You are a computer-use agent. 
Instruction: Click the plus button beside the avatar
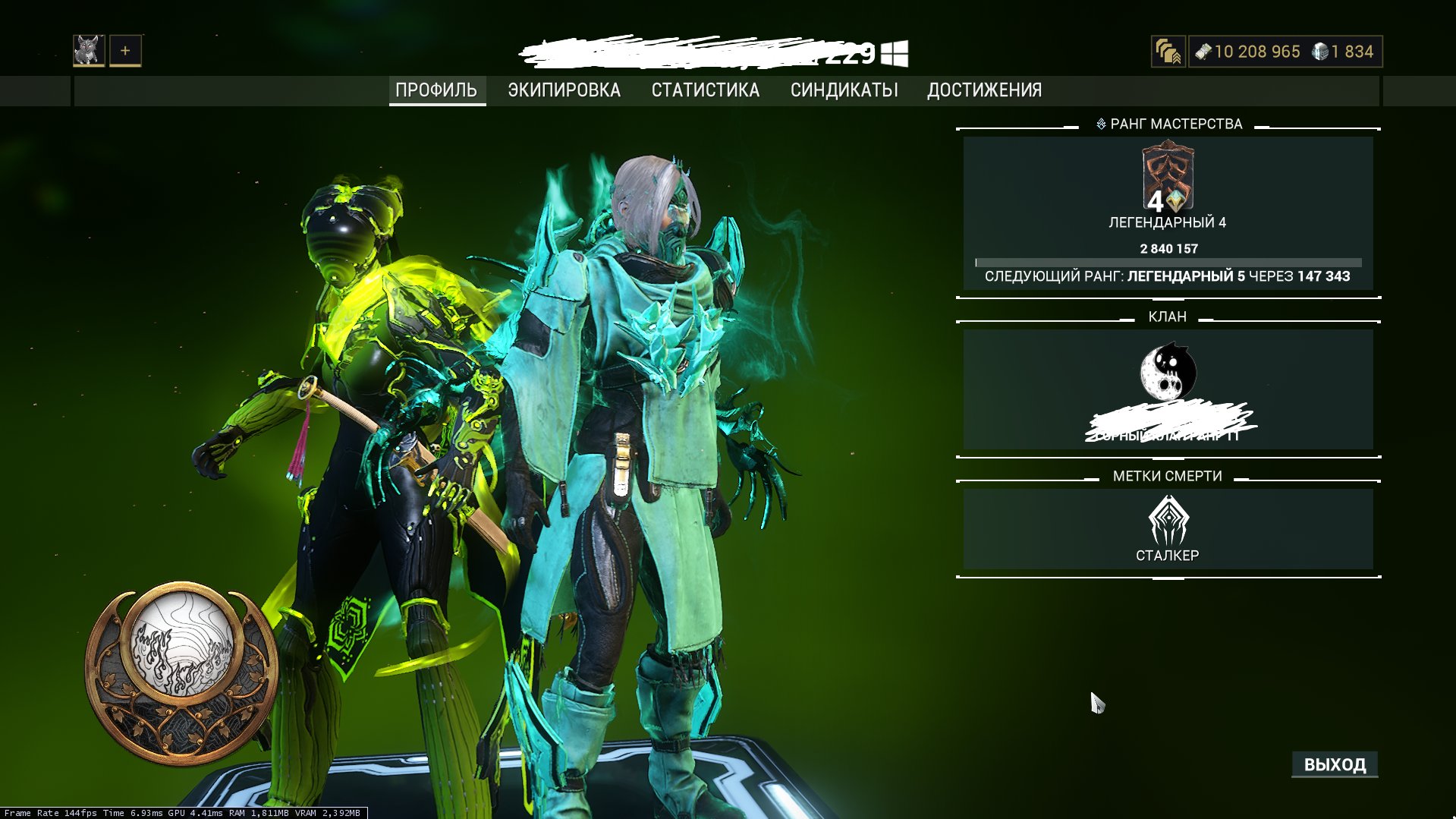click(125, 51)
